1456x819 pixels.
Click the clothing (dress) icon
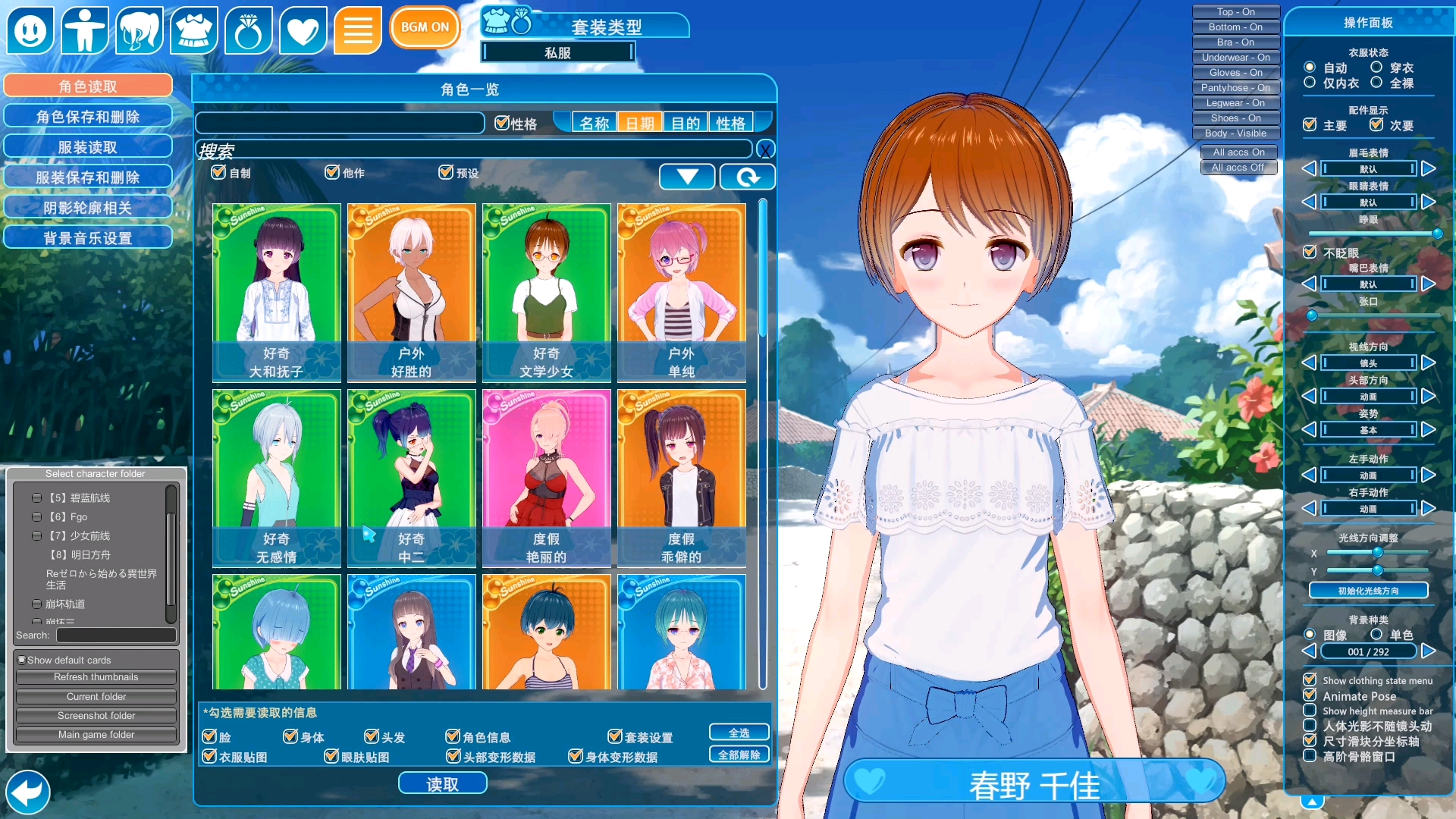click(194, 30)
